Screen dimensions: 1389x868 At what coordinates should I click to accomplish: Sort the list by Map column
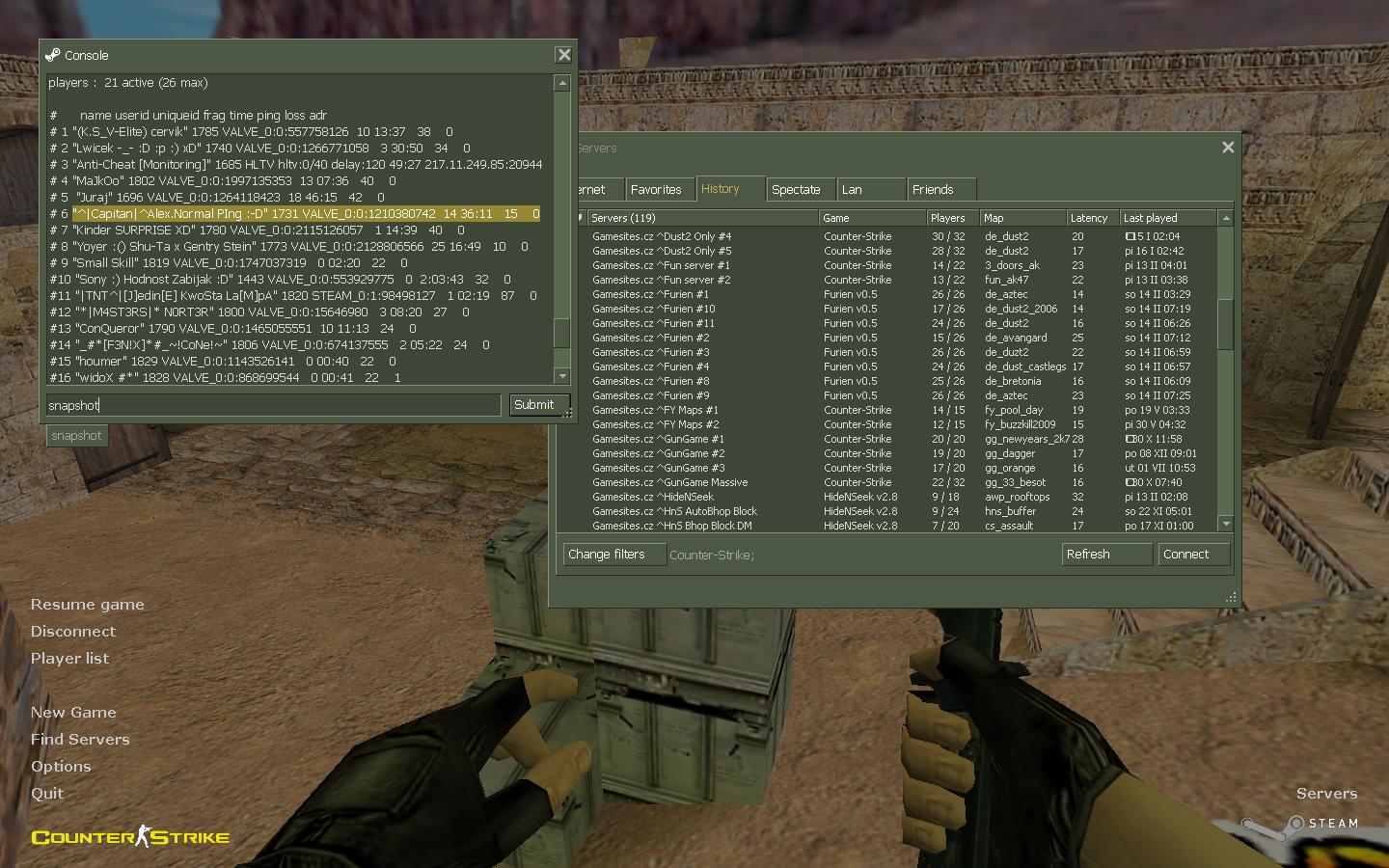(x=1021, y=218)
